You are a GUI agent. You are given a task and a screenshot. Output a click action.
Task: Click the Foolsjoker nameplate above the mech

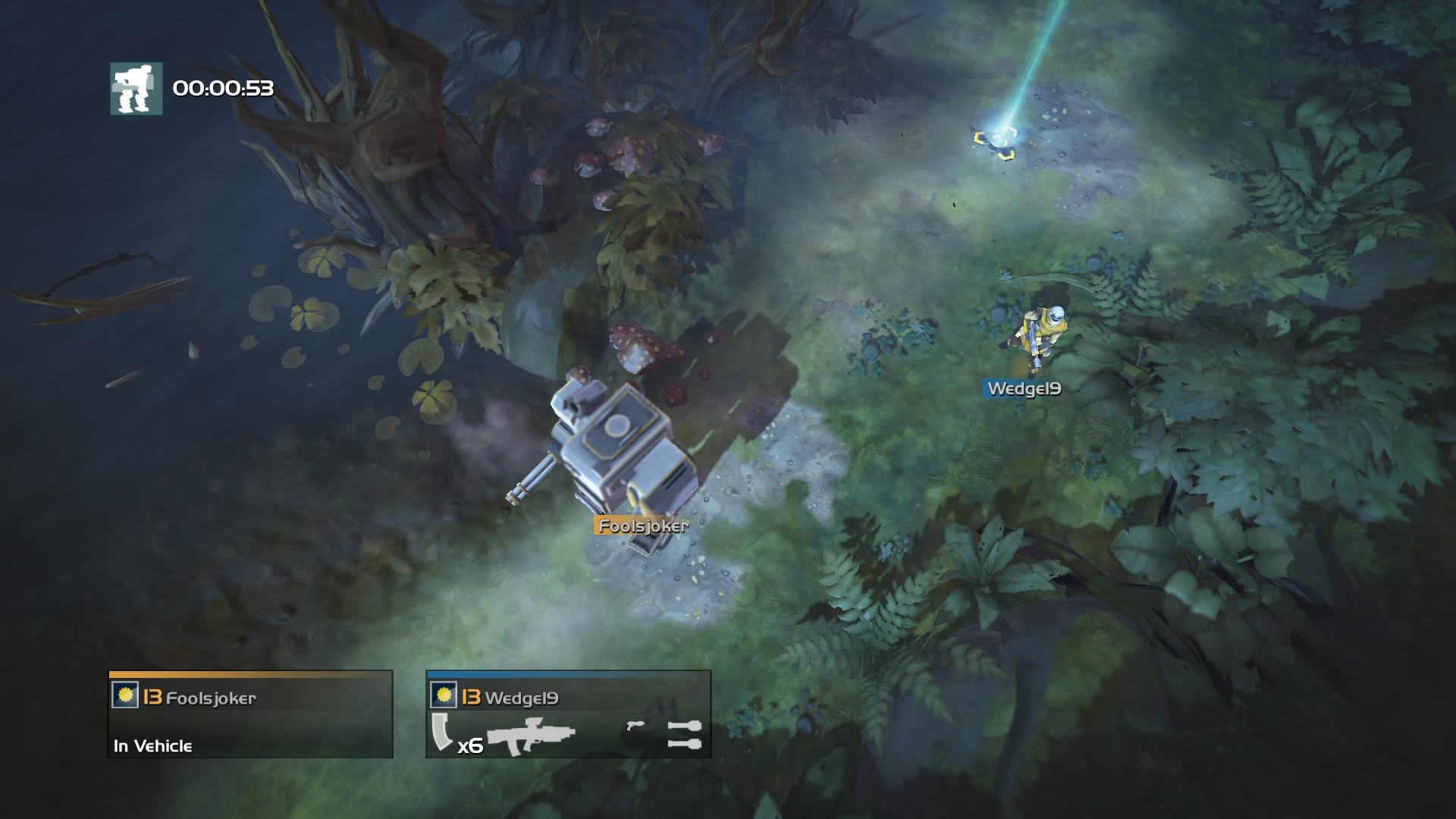pos(642,524)
